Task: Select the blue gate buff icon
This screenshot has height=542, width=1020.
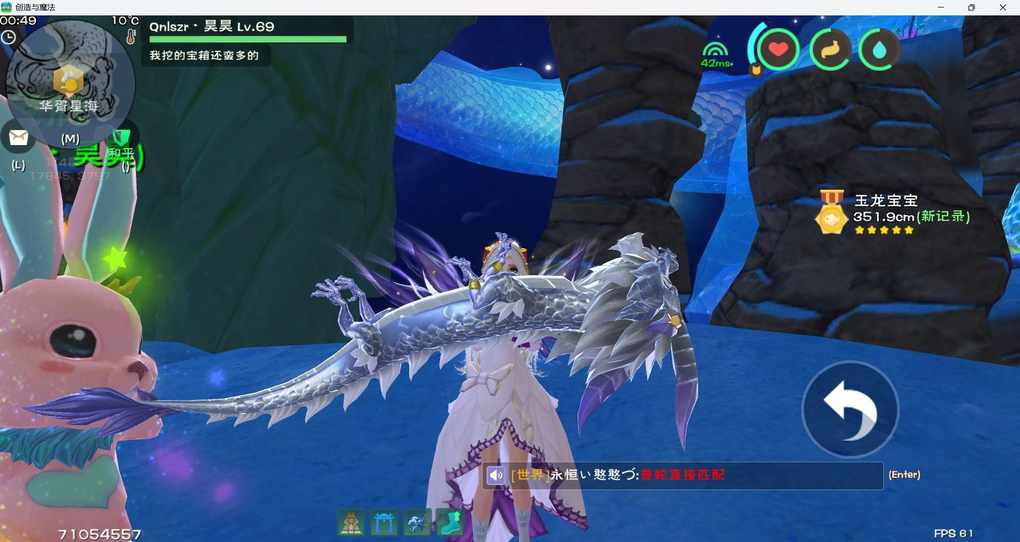Action: point(384,521)
